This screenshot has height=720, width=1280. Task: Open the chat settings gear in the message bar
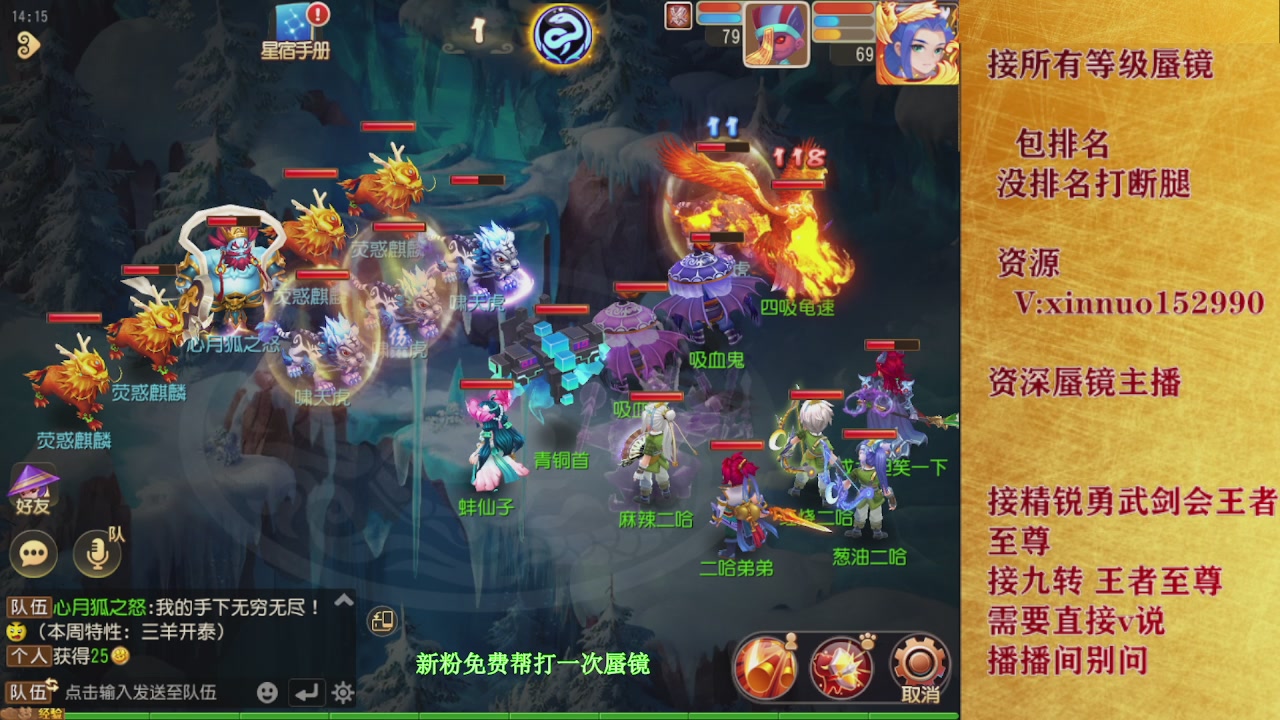342,692
